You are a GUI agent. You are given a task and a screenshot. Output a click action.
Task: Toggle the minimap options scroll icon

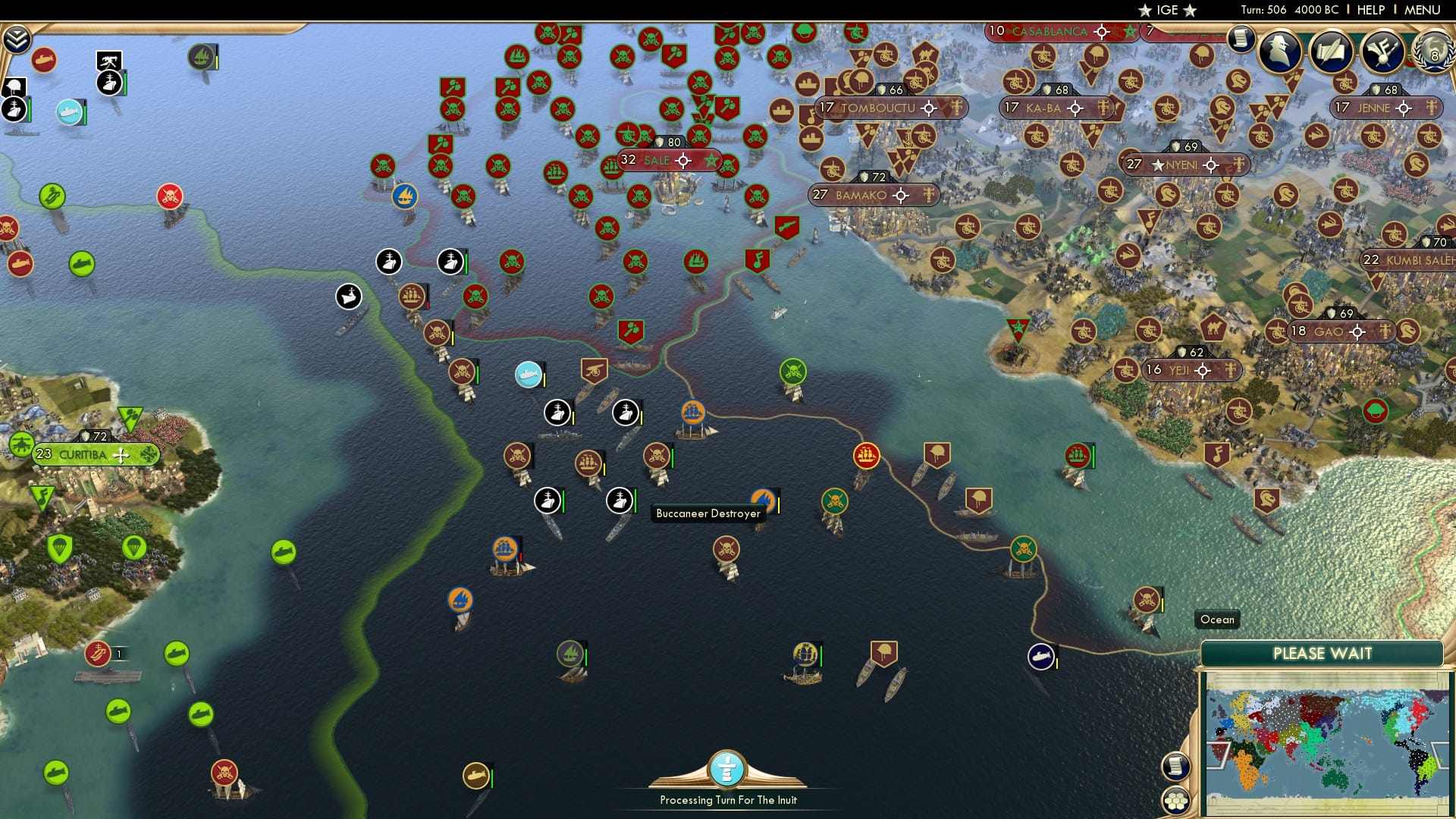pos(1175,767)
